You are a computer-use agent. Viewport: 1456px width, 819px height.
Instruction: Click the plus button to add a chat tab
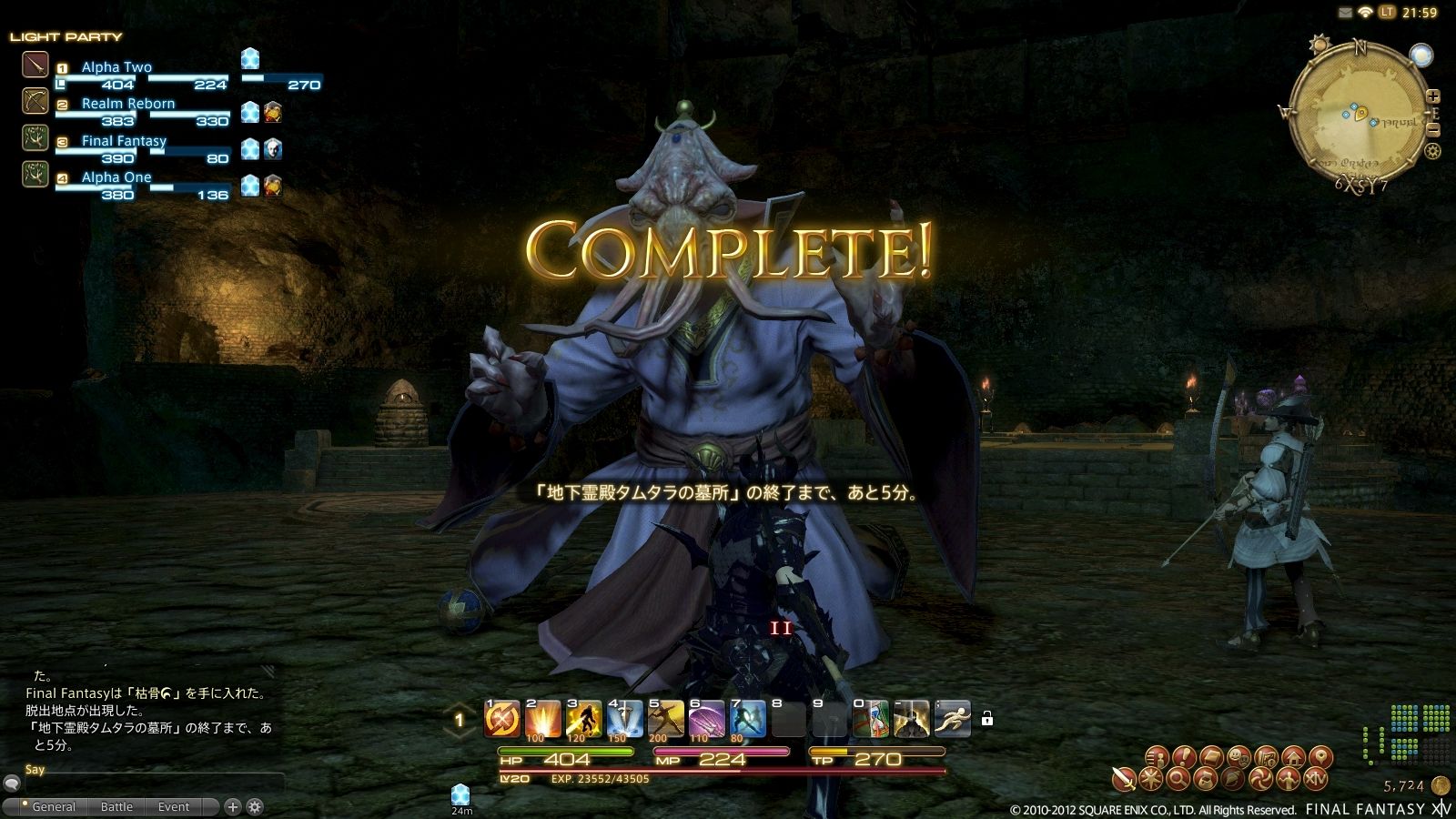tap(233, 806)
